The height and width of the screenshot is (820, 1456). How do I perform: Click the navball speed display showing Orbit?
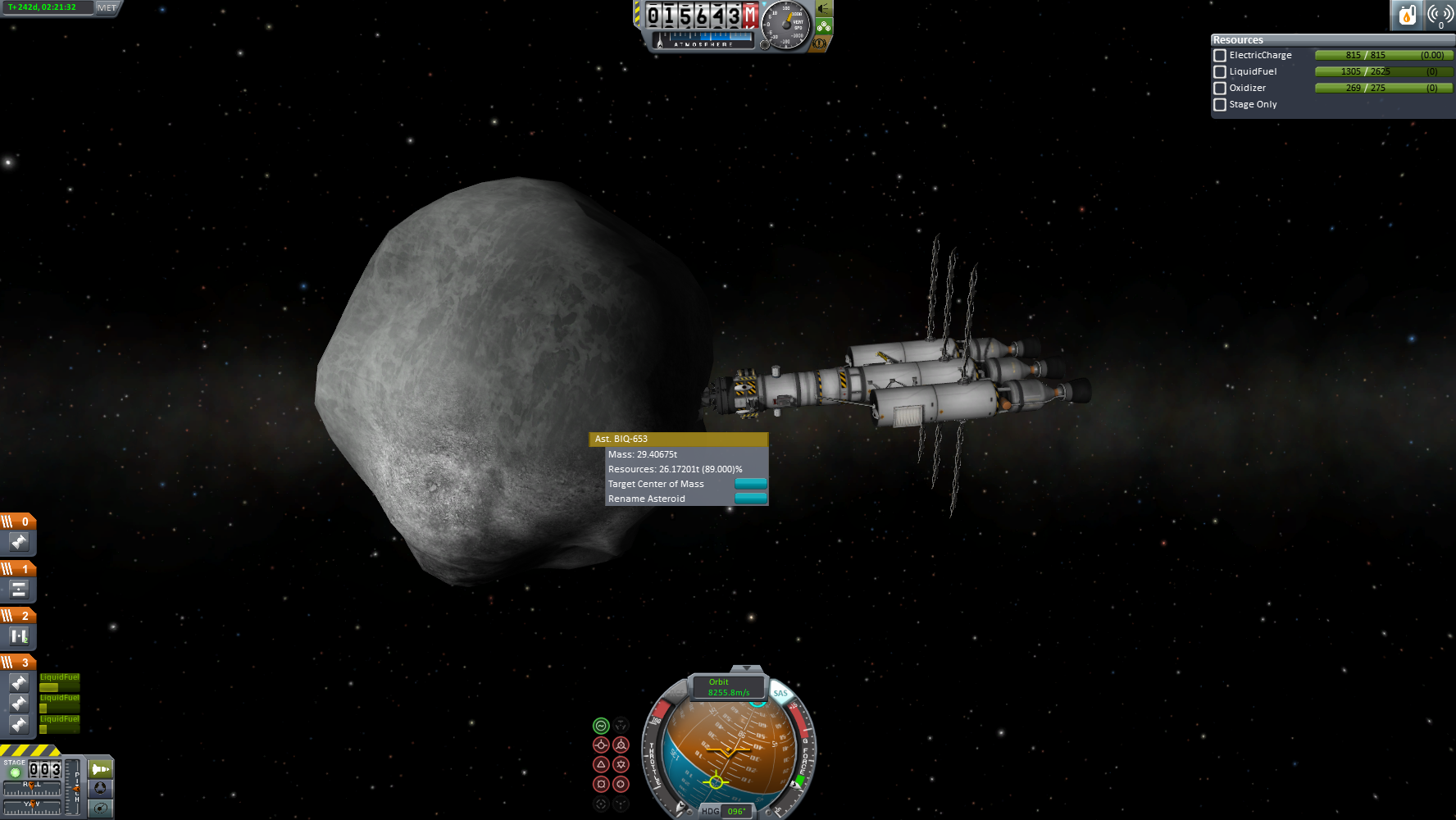pos(728,687)
